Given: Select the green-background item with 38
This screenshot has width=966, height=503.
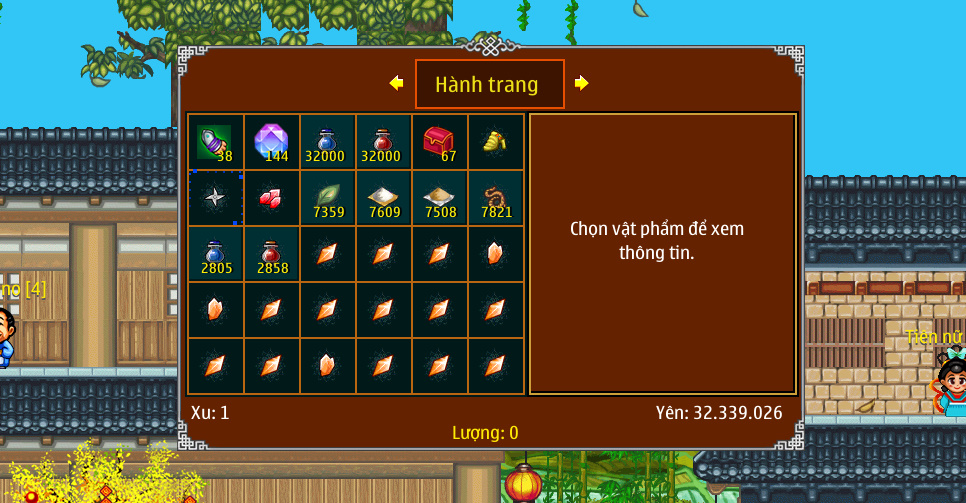Looking at the screenshot, I should 215,142.
